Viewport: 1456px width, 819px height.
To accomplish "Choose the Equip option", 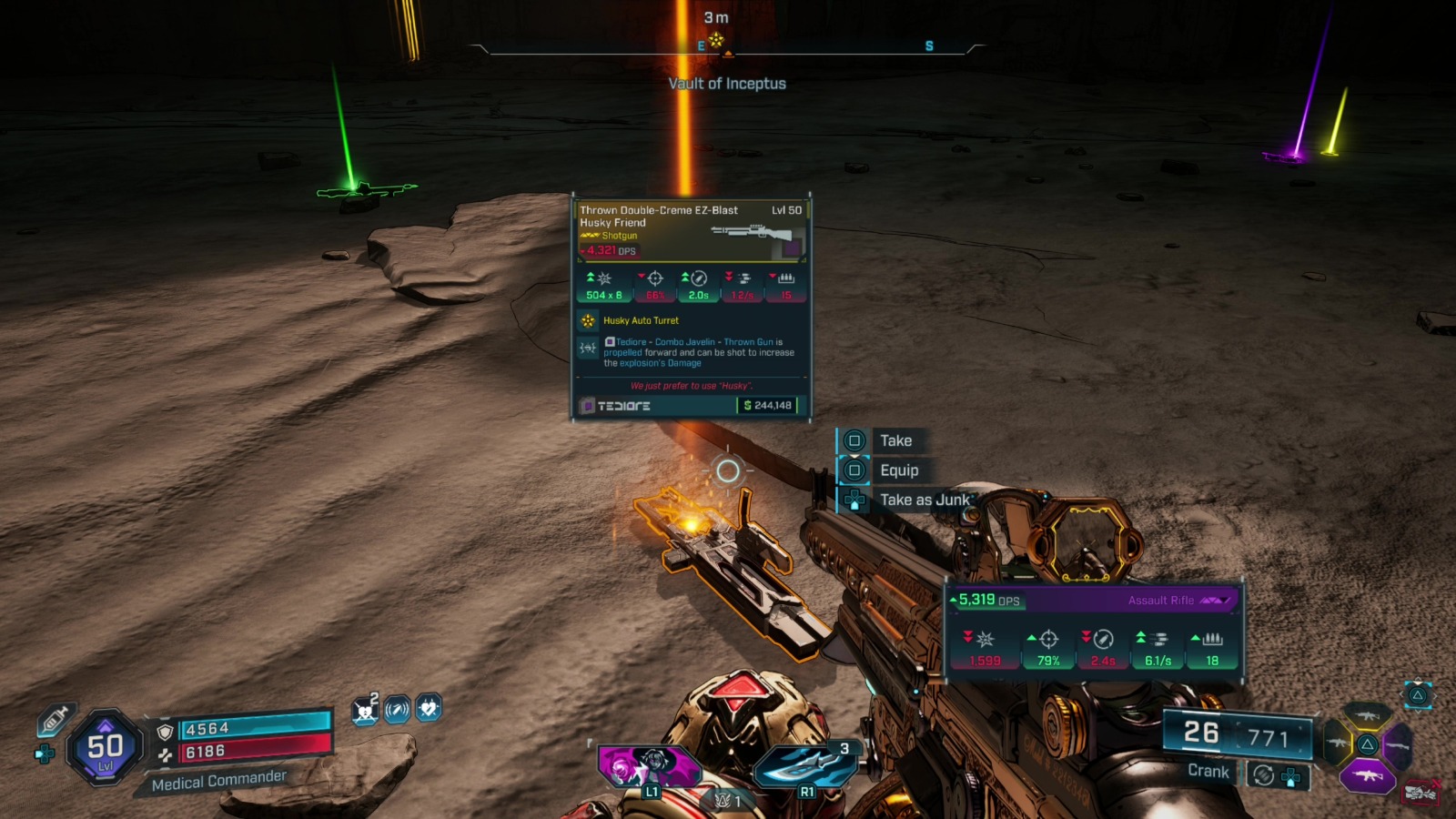I will (900, 470).
